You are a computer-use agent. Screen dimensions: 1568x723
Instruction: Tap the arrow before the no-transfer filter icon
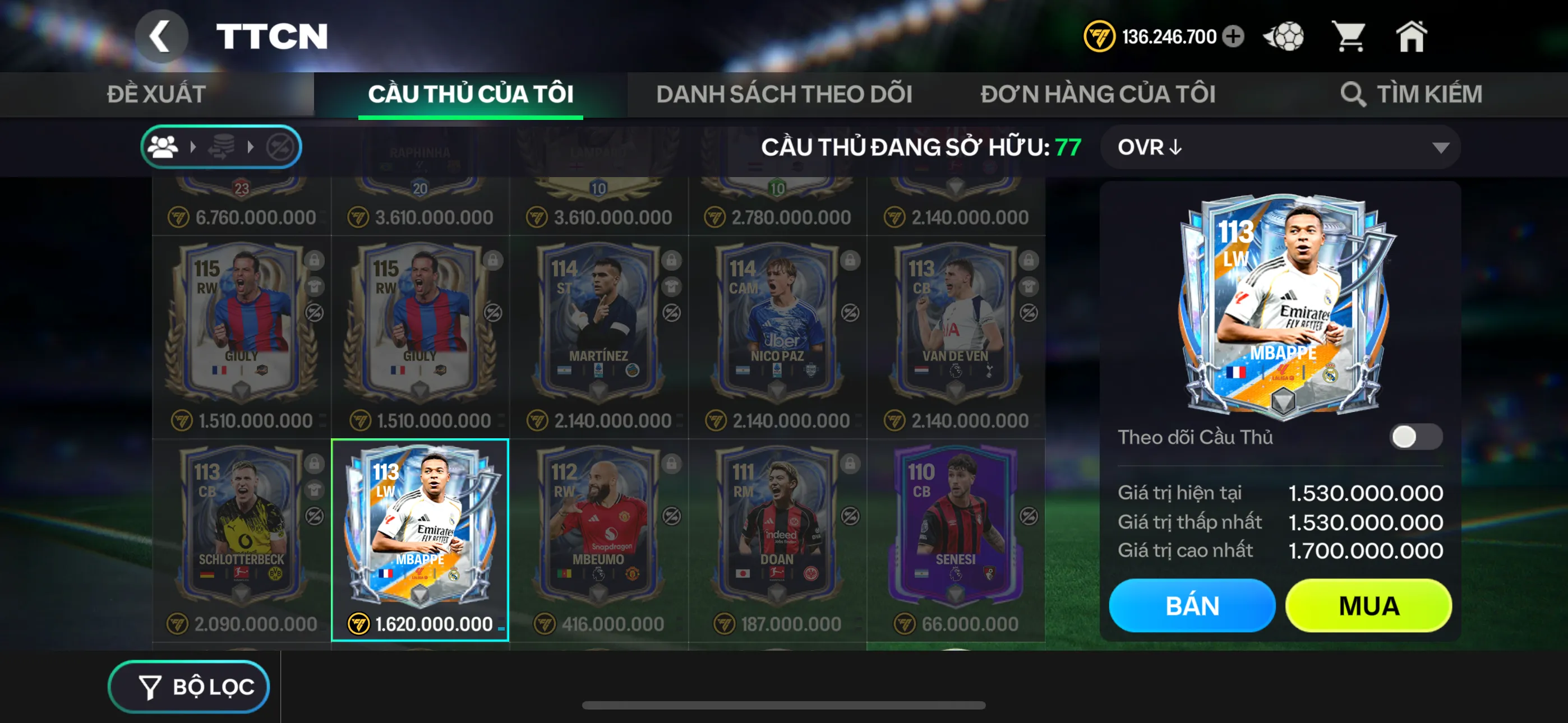[250, 146]
